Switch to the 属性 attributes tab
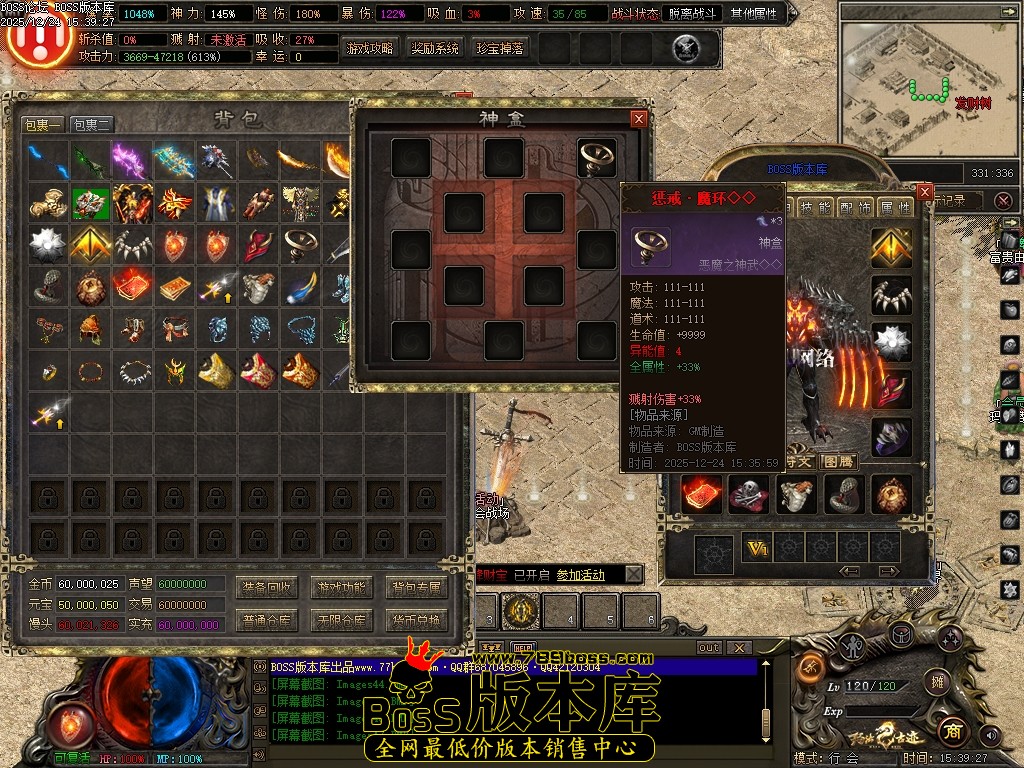 894,207
